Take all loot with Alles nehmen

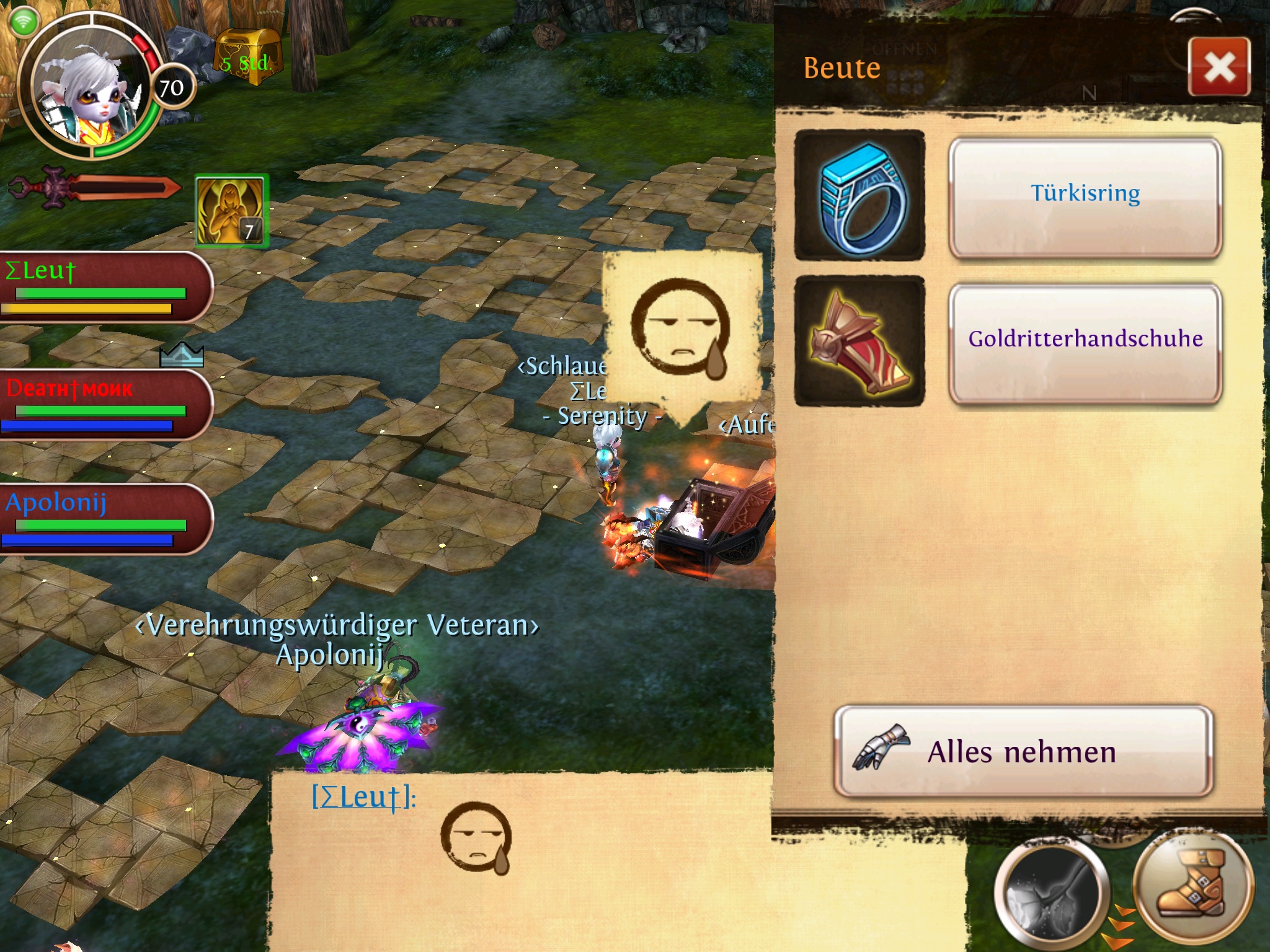click(x=1023, y=751)
